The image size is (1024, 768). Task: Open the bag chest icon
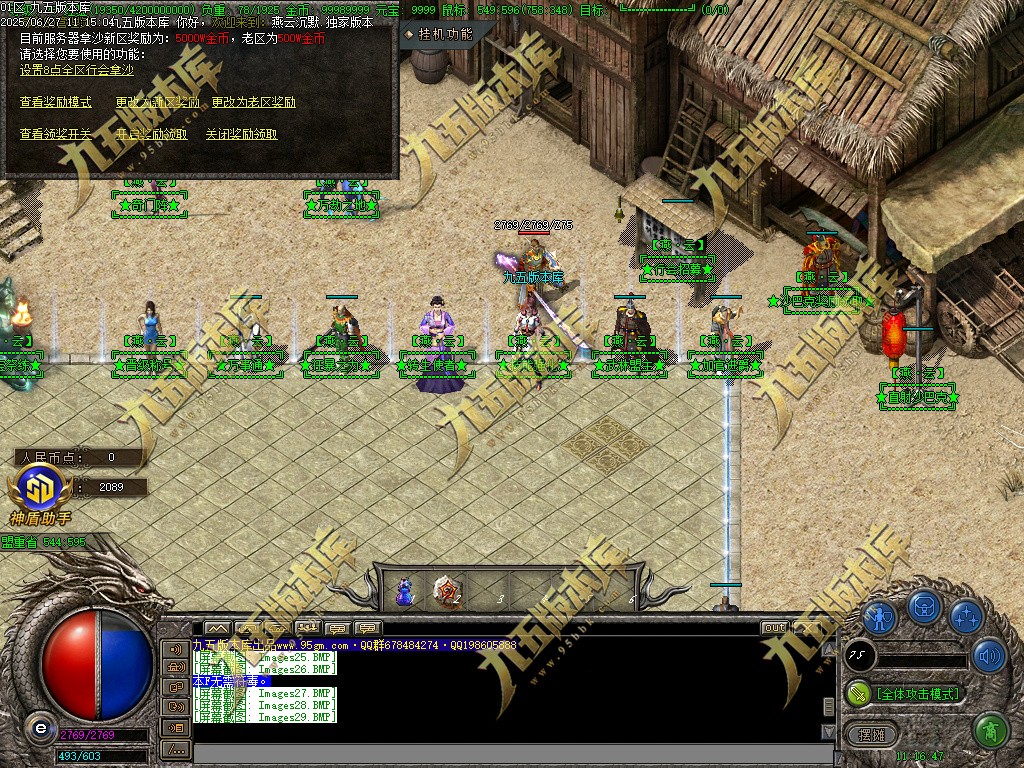tap(923, 607)
